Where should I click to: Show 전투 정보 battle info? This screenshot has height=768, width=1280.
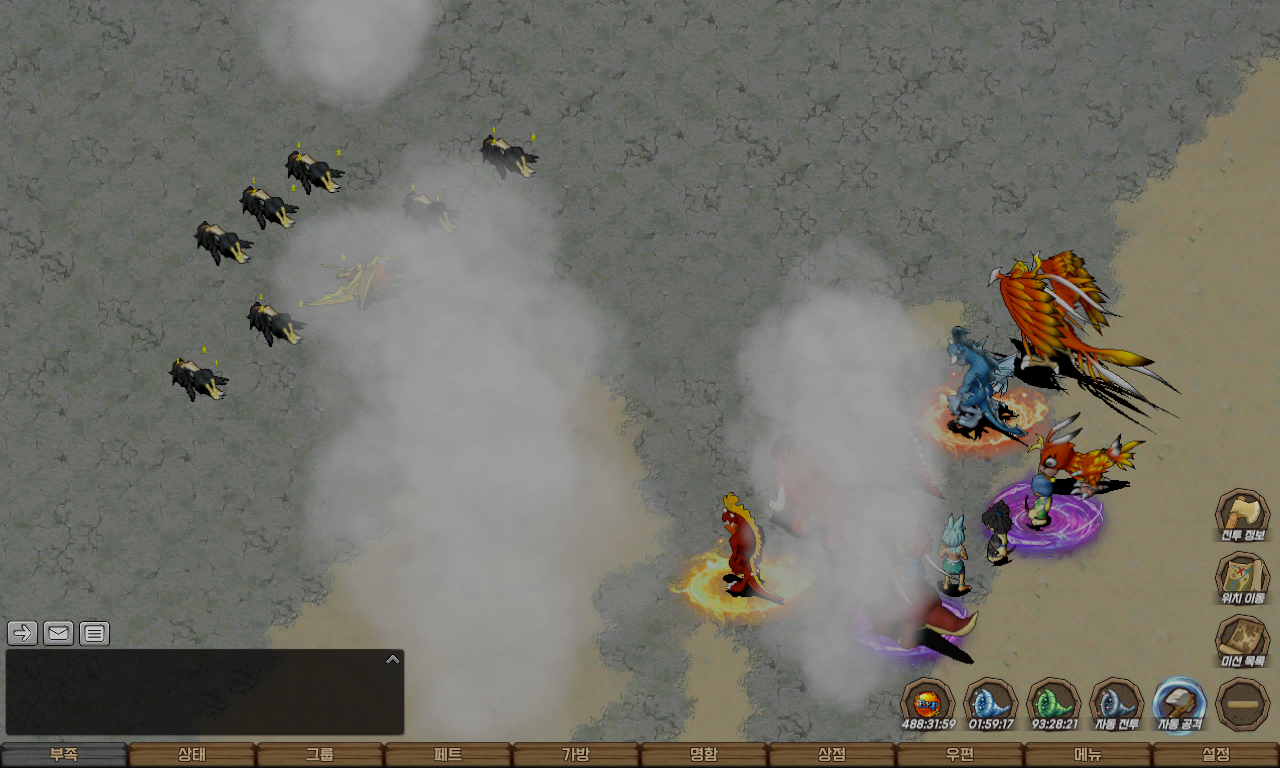pyautogui.click(x=1242, y=514)
